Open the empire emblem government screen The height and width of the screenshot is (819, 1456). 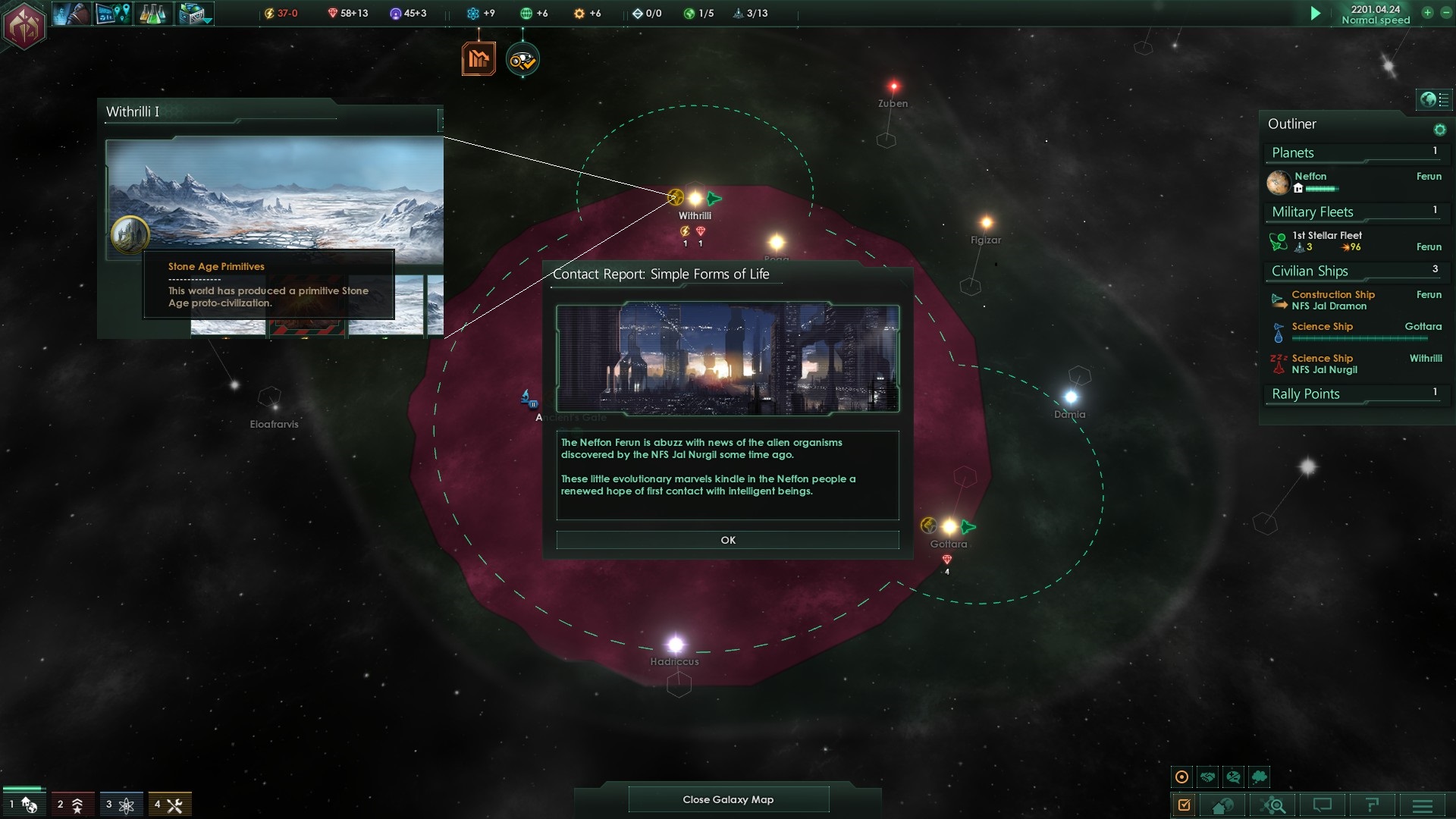25,26
